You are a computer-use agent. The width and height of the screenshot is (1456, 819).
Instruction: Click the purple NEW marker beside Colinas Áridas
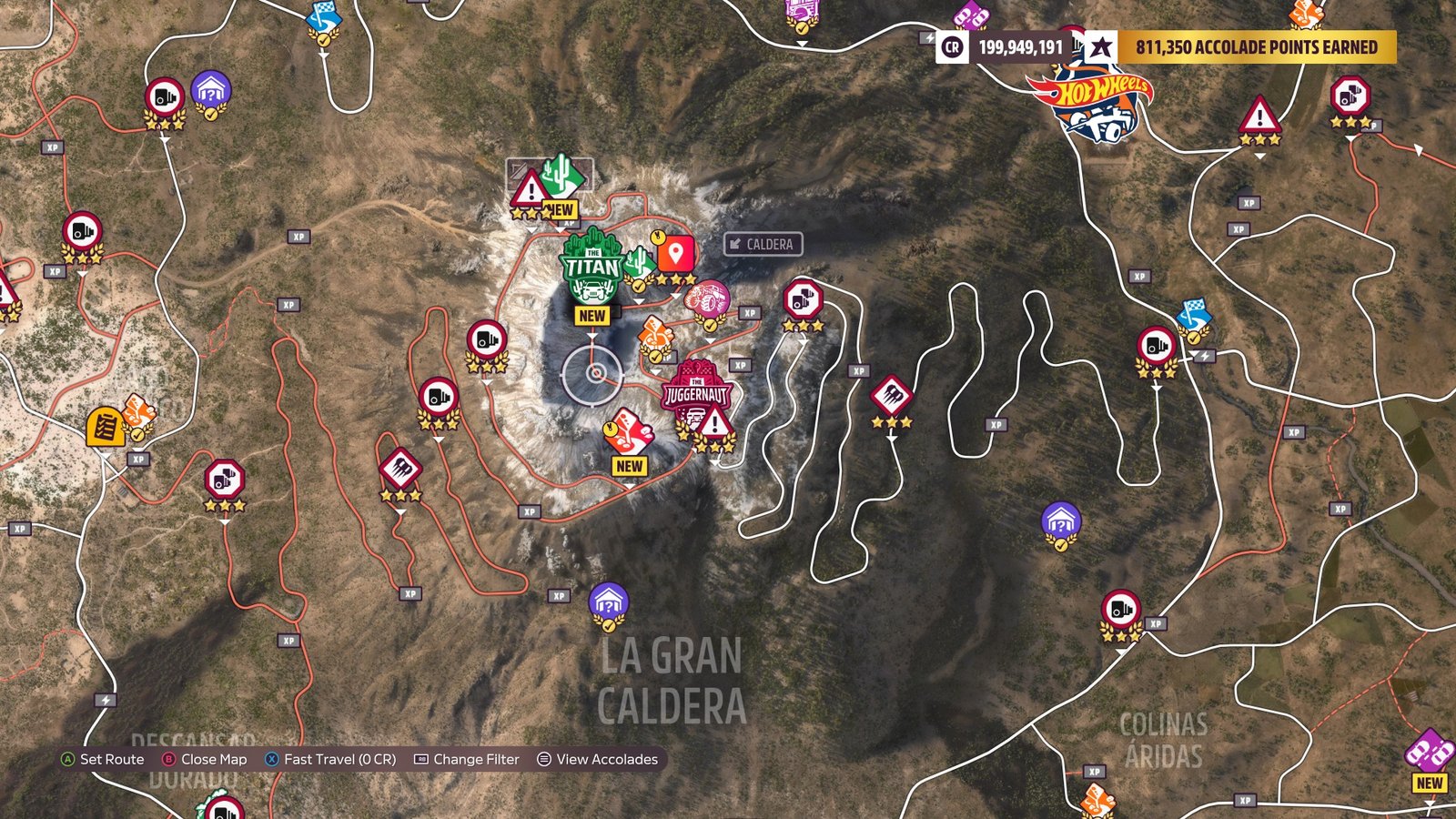(1429, 753)
